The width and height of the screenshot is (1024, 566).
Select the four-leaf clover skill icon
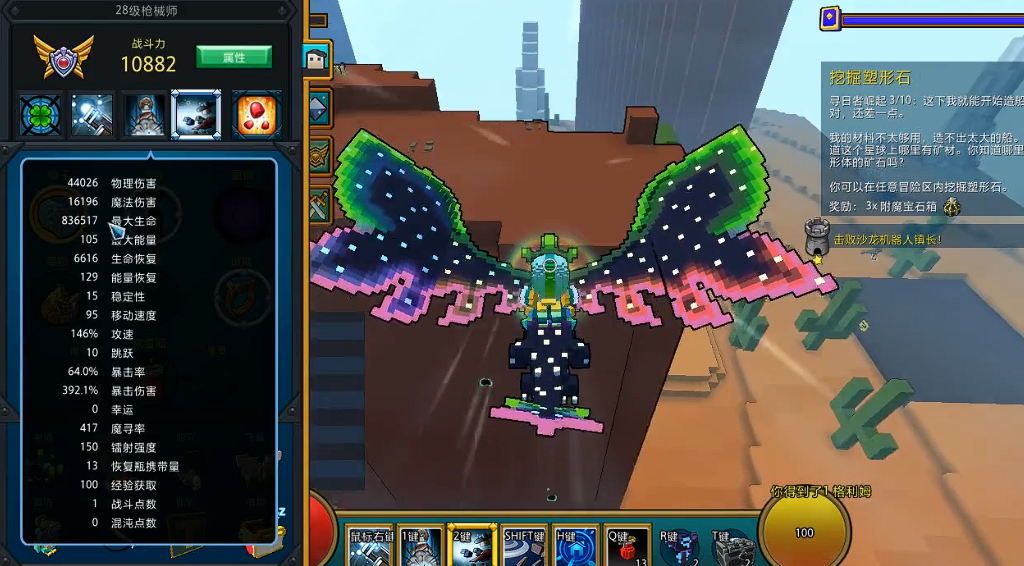point(40,114)
